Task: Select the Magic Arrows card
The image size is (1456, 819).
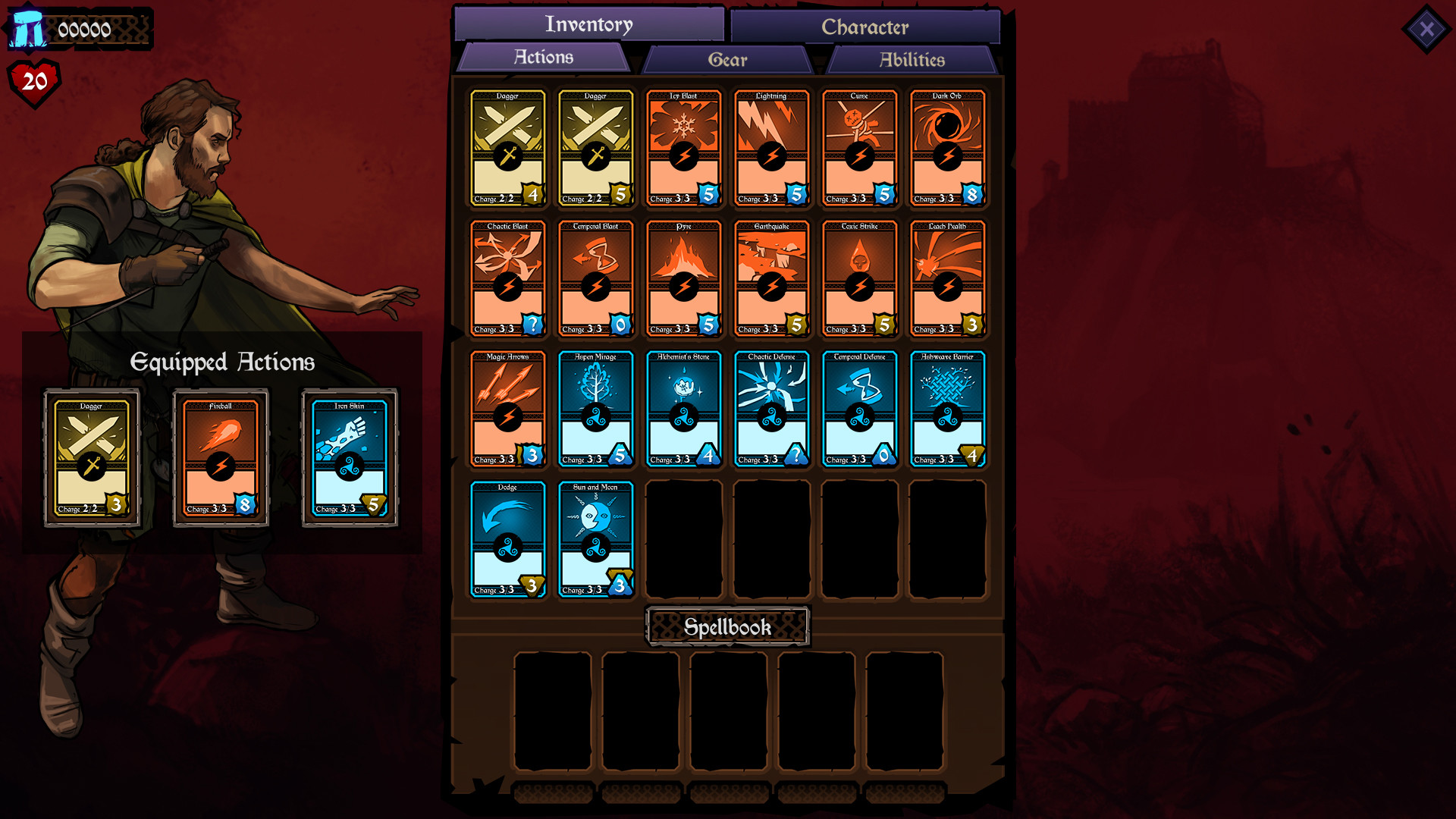Action: pos(507,408)
